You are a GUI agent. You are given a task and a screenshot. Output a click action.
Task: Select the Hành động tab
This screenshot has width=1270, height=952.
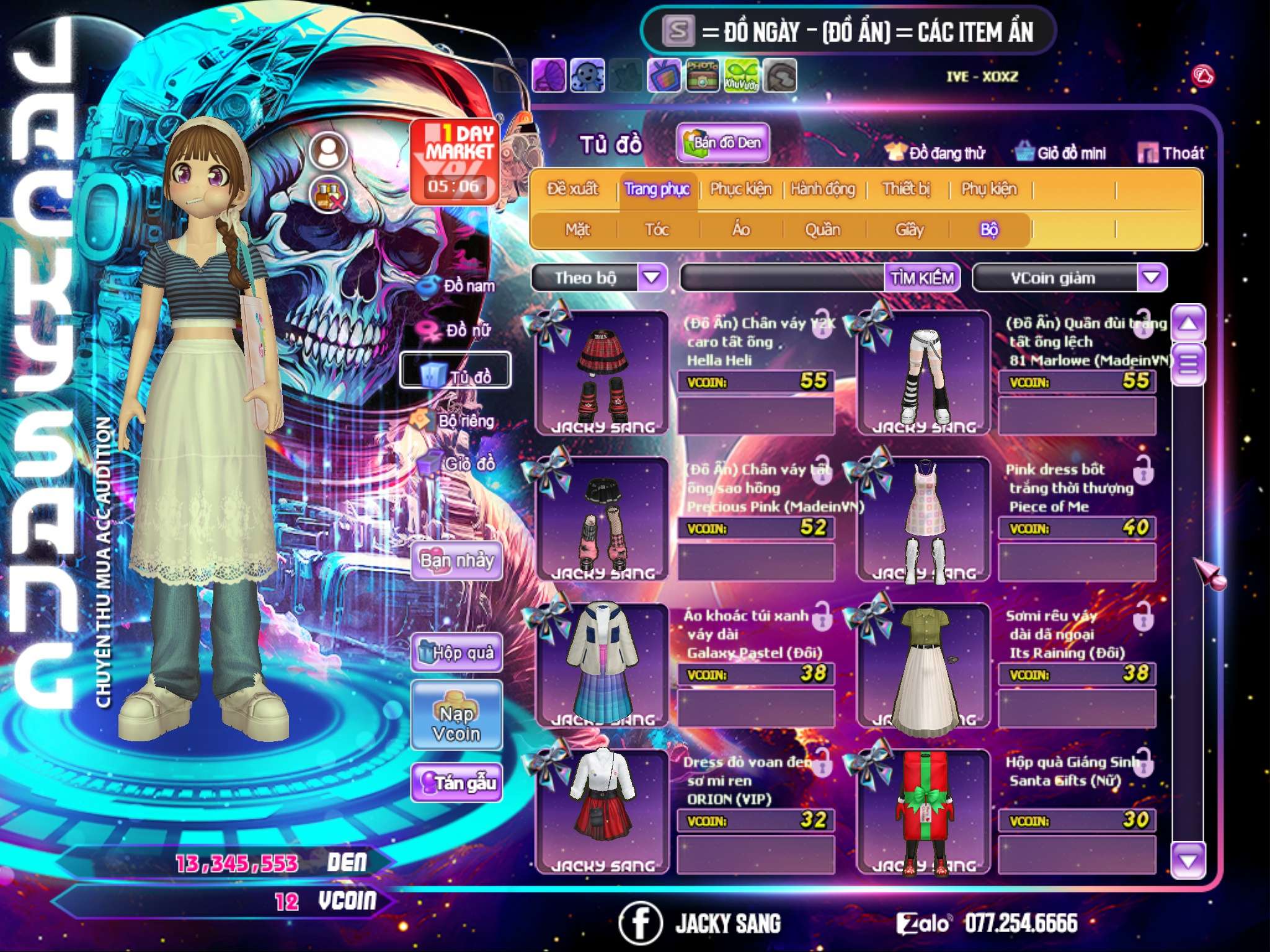[822, 189]
